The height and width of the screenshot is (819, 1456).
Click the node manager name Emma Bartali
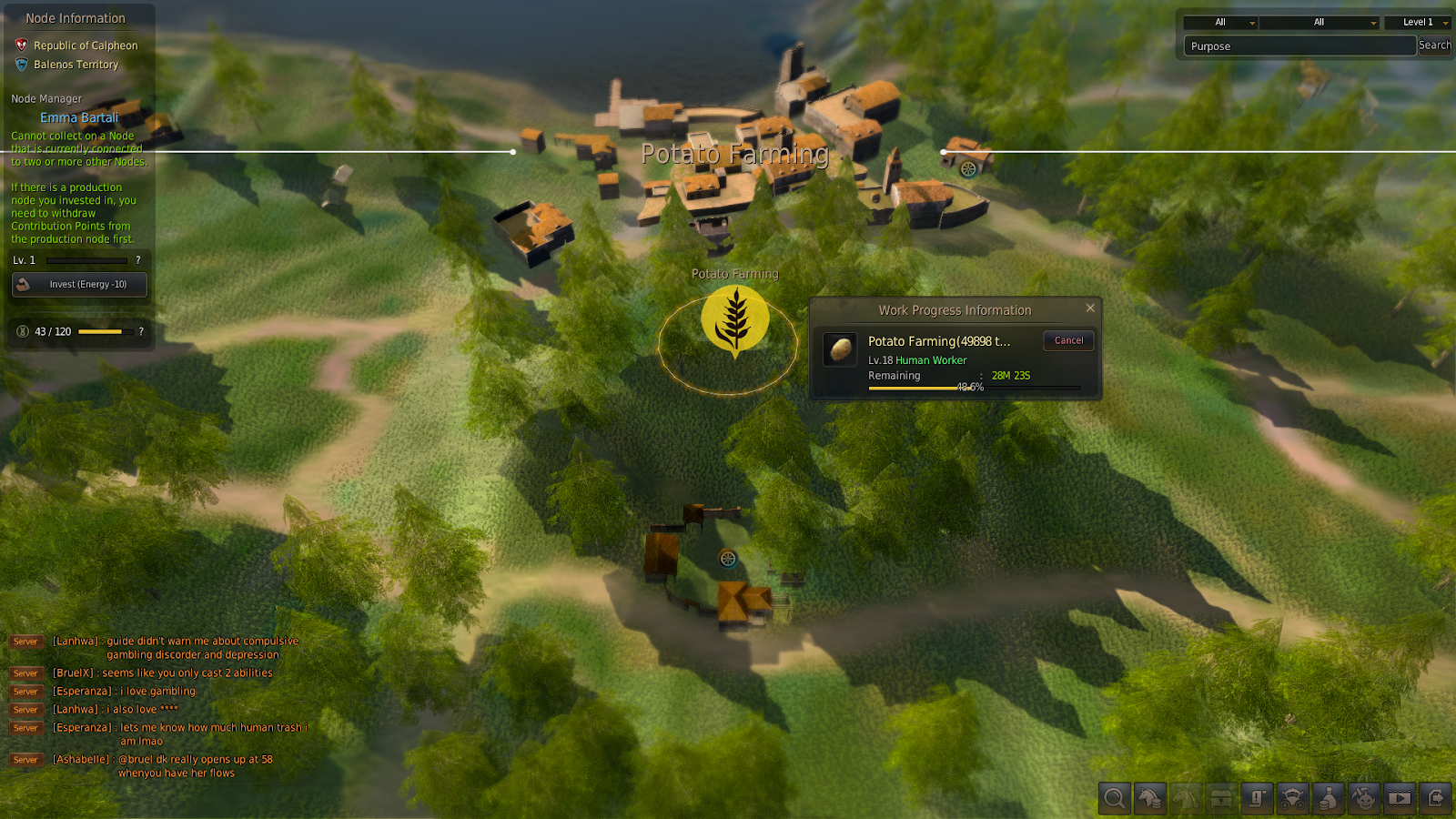pyautogui.click(x=79, y=118)
